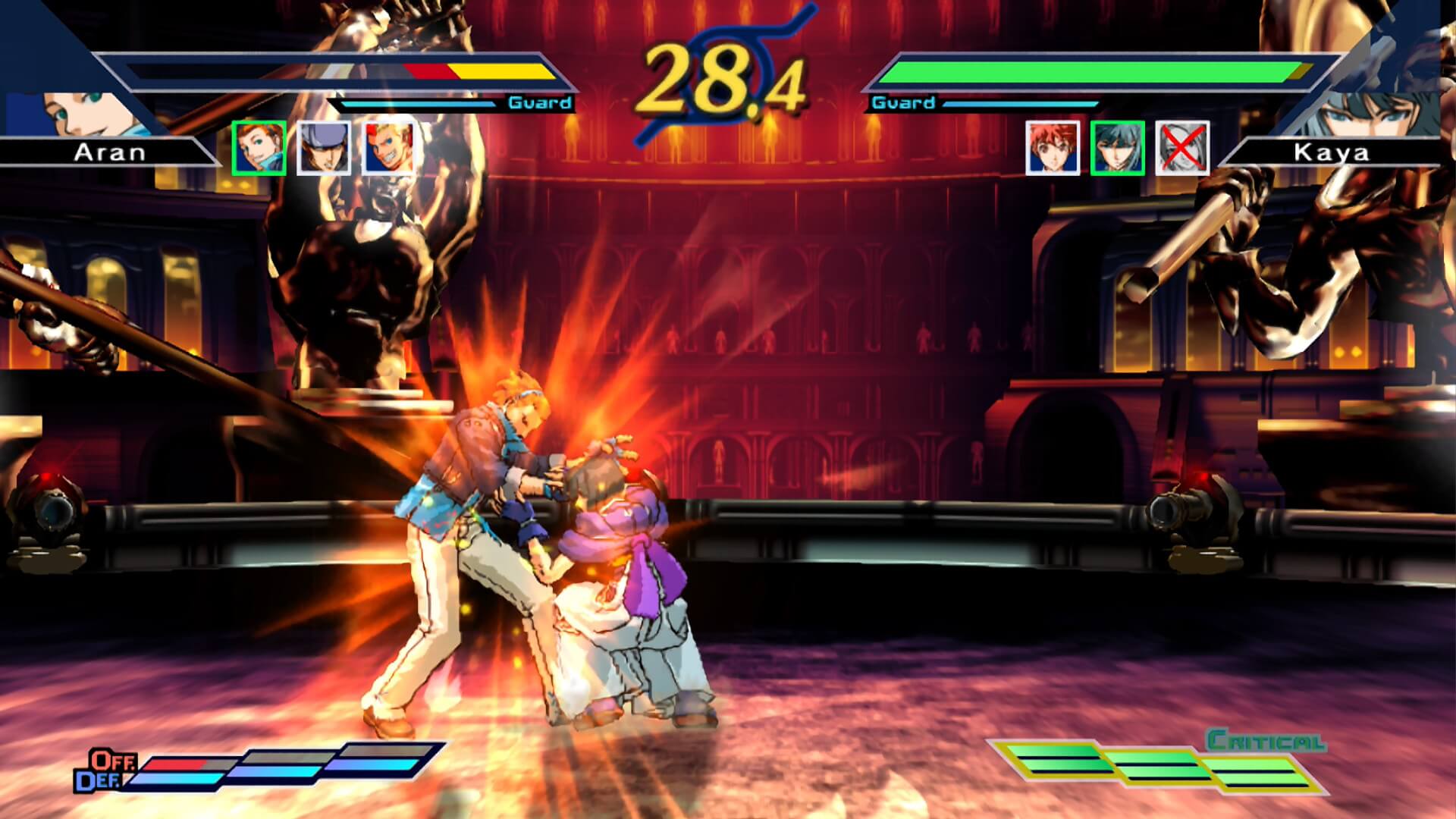Select the crossed-out defeated fighter portrait
Image resolution: width=1456 pixels, height=819 pixels.
click(1181, 148)
